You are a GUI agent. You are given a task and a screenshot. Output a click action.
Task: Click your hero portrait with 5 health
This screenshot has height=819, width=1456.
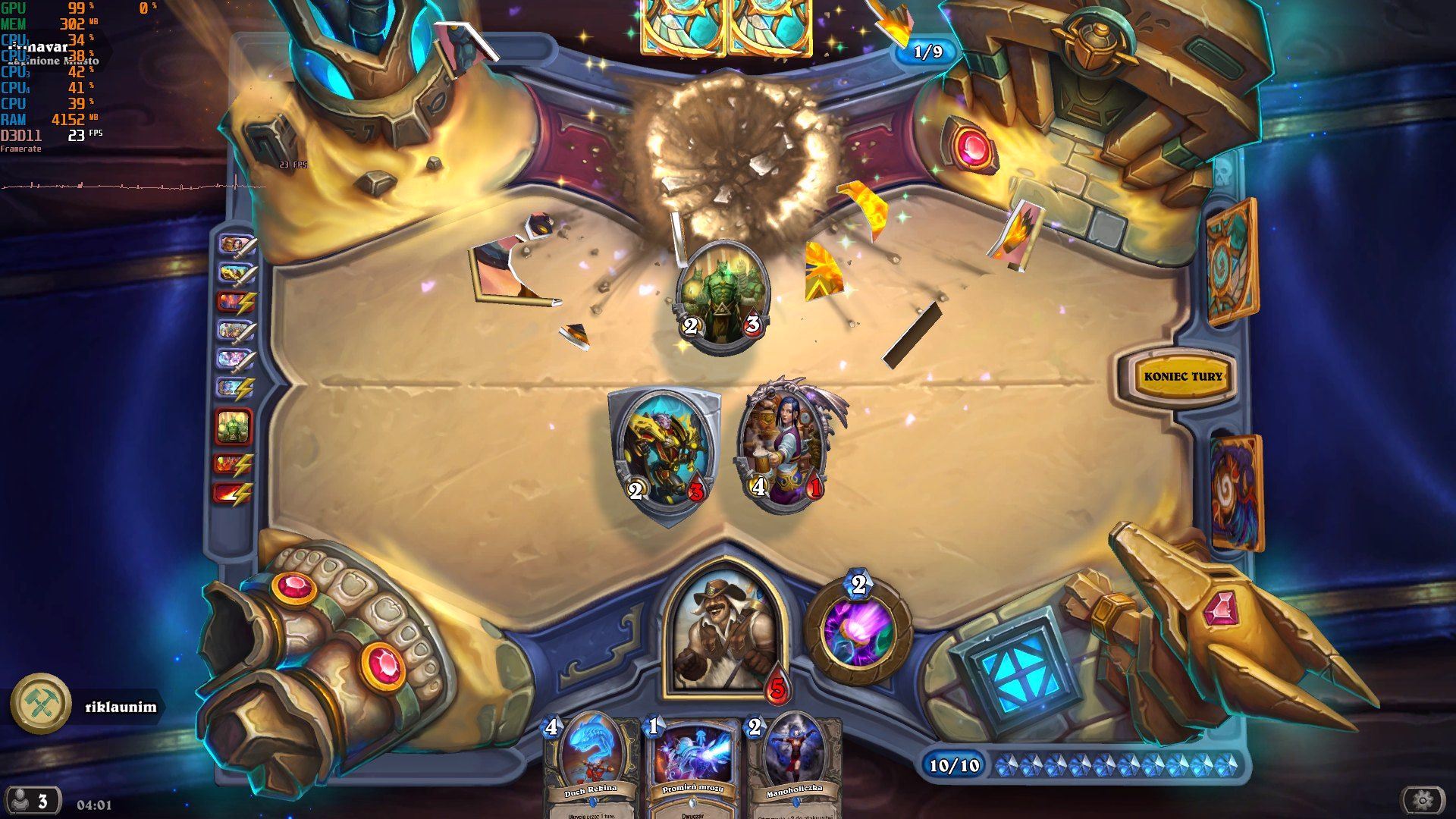(x=721, y=633)
